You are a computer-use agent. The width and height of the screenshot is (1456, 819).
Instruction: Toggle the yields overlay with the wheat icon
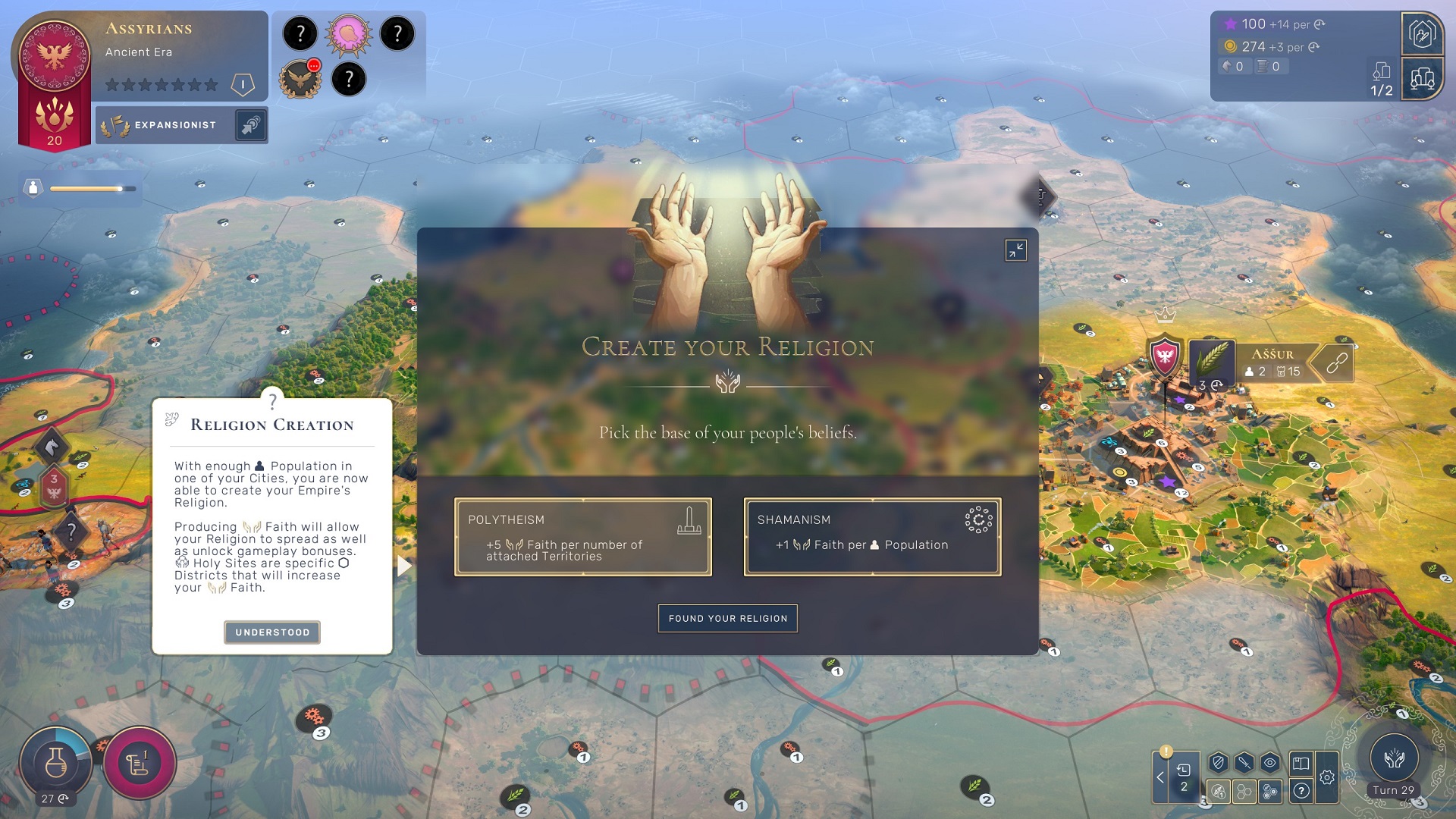(x=1218, y=792)
